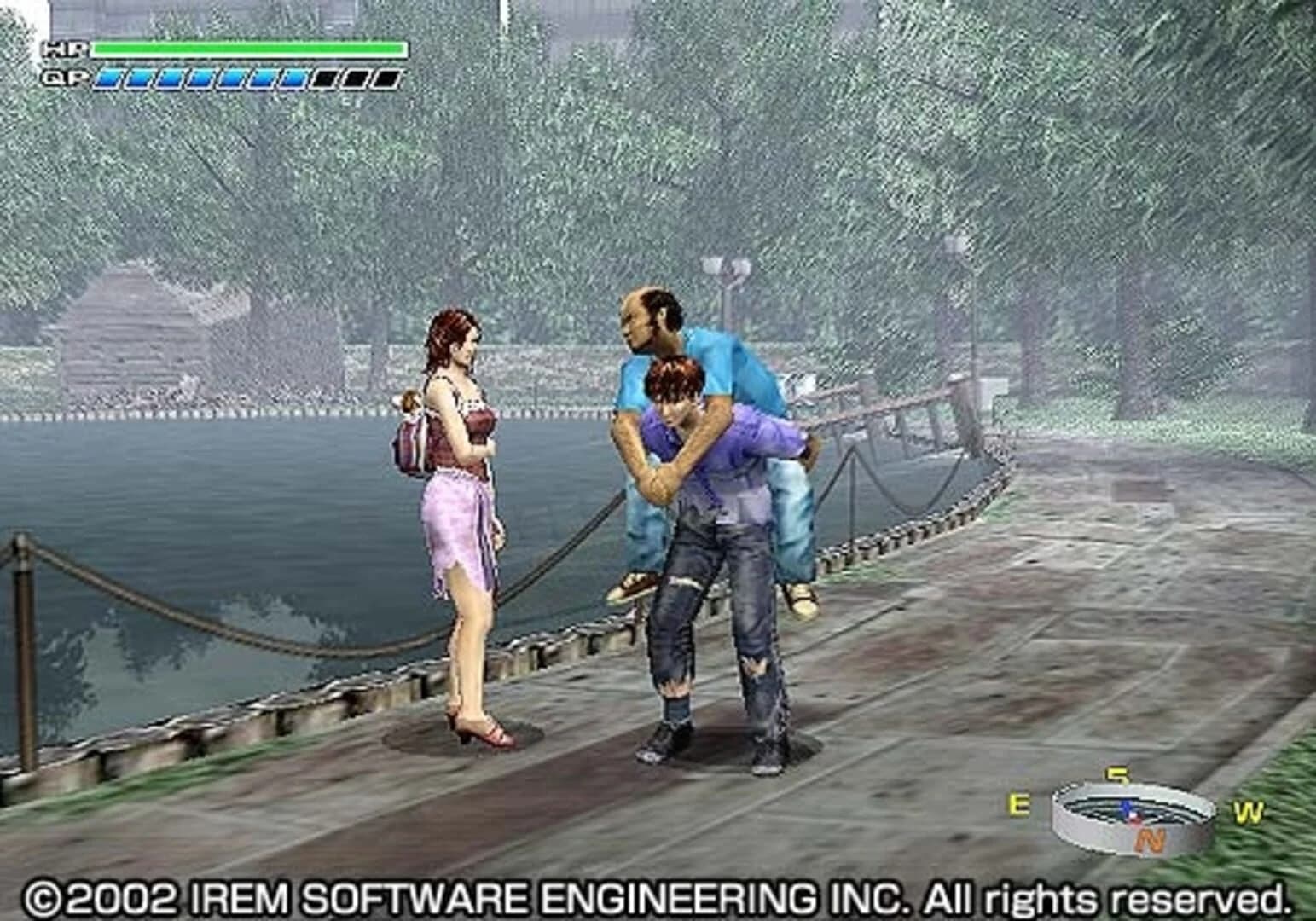The height and width of the screenshot is (921, 1316).
Task: Toggle the last empty QP segment
Action: coord(384,77)
